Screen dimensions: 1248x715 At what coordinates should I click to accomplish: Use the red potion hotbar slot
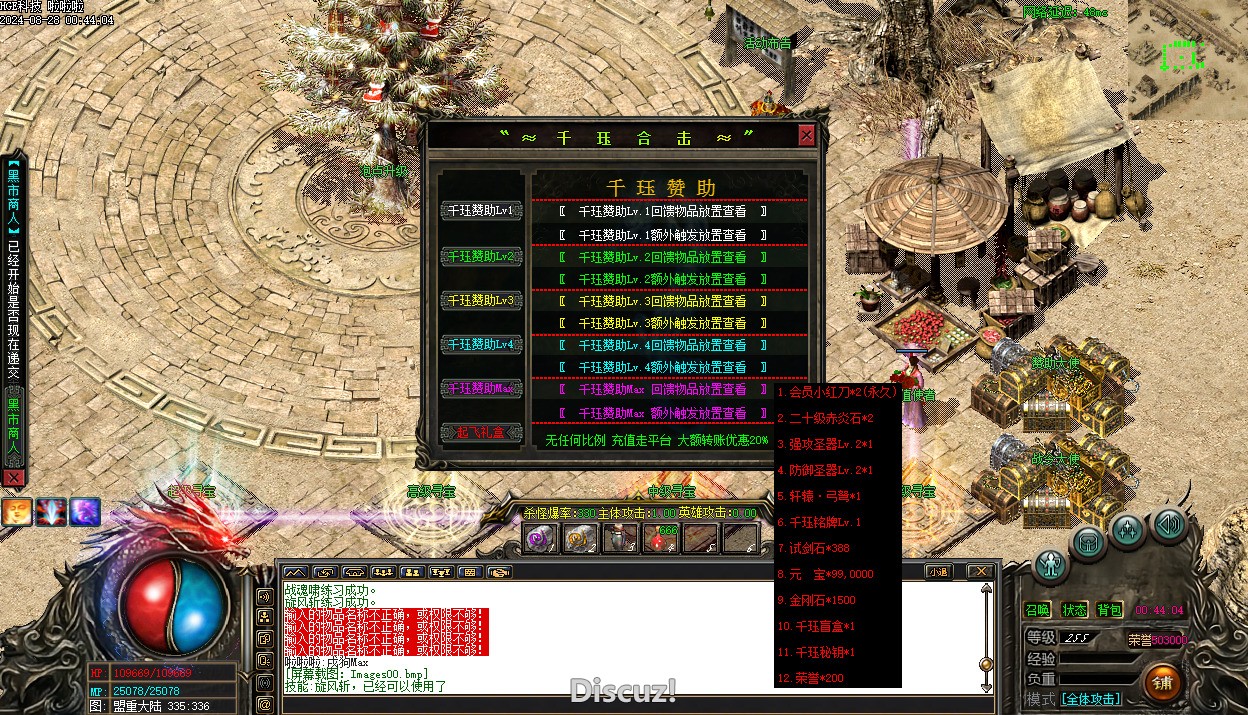661,538
